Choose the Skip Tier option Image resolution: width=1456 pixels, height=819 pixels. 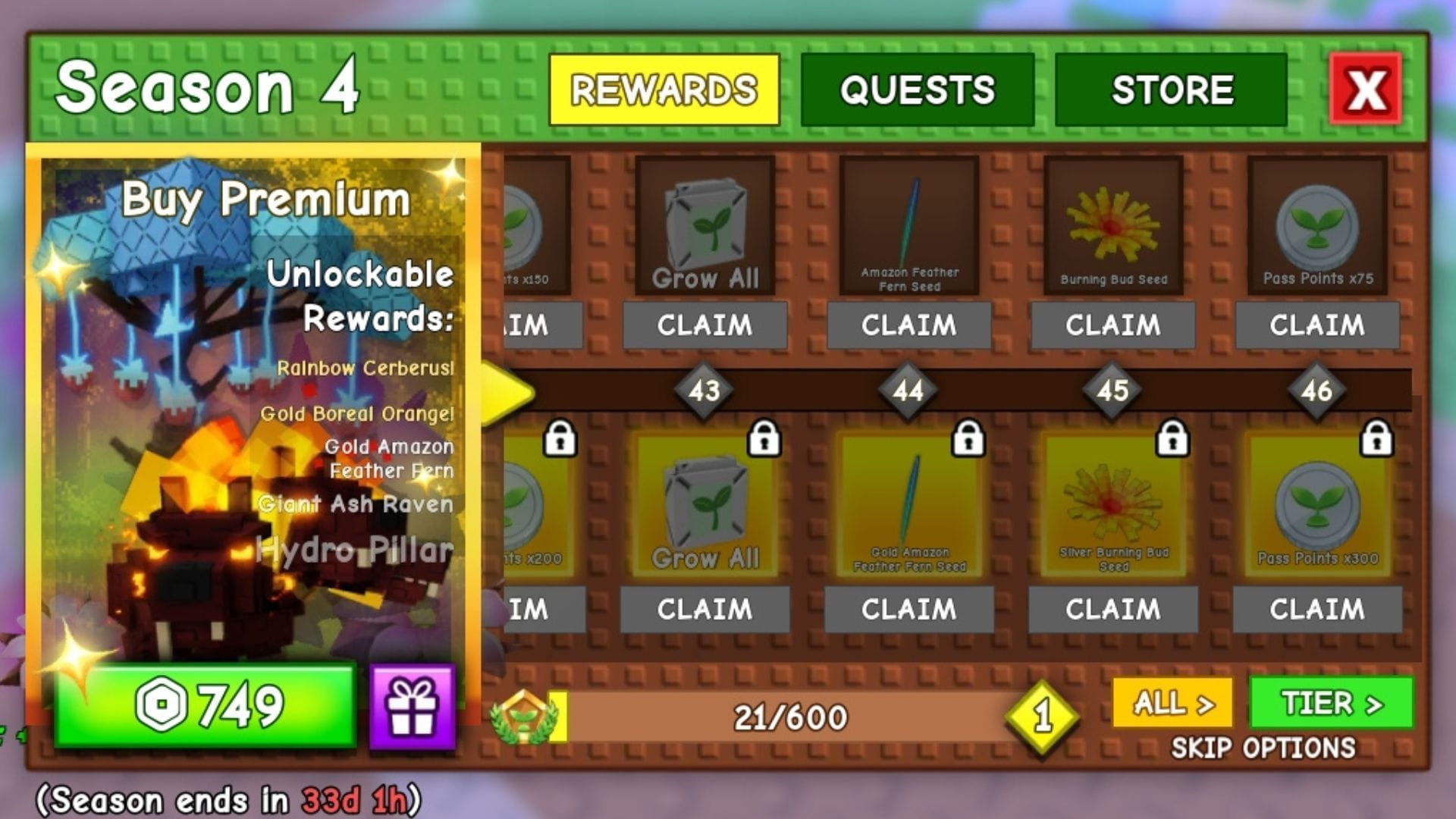pyautogui.click(x=1331, y=703)
